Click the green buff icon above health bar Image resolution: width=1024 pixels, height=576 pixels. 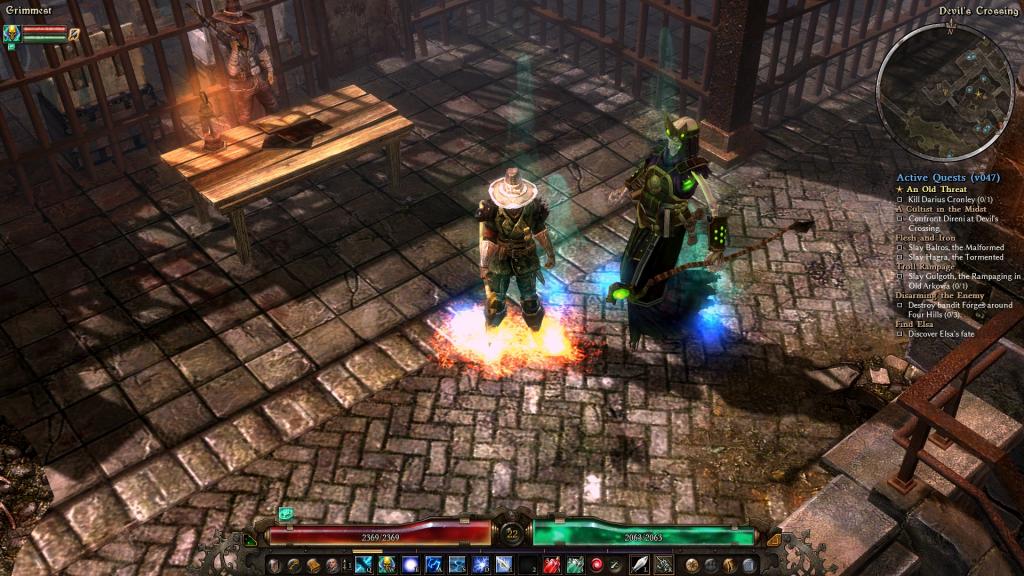tap(286, 513)
